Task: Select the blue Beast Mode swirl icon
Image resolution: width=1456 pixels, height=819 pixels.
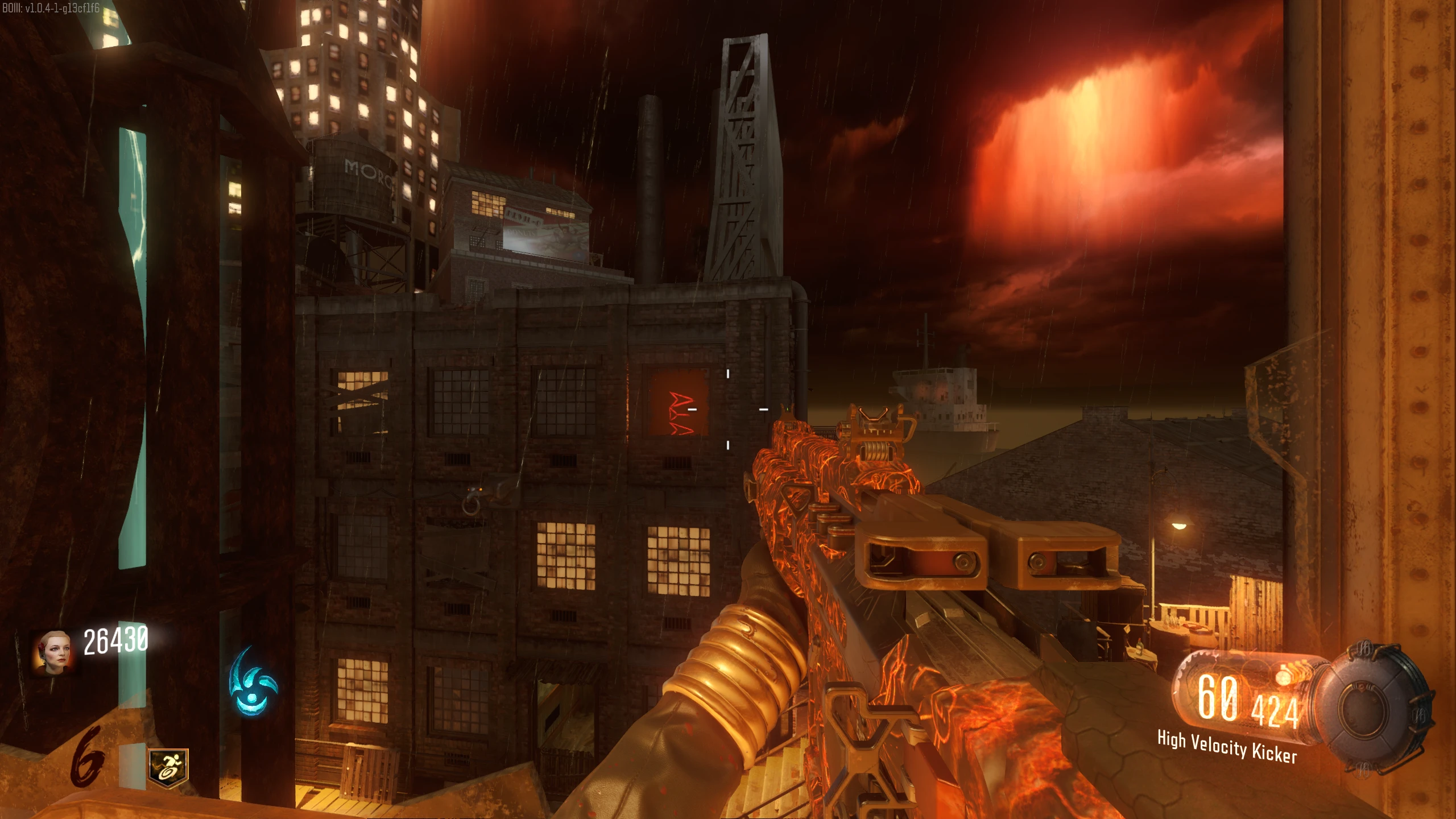Action: (x=252, y=681)
